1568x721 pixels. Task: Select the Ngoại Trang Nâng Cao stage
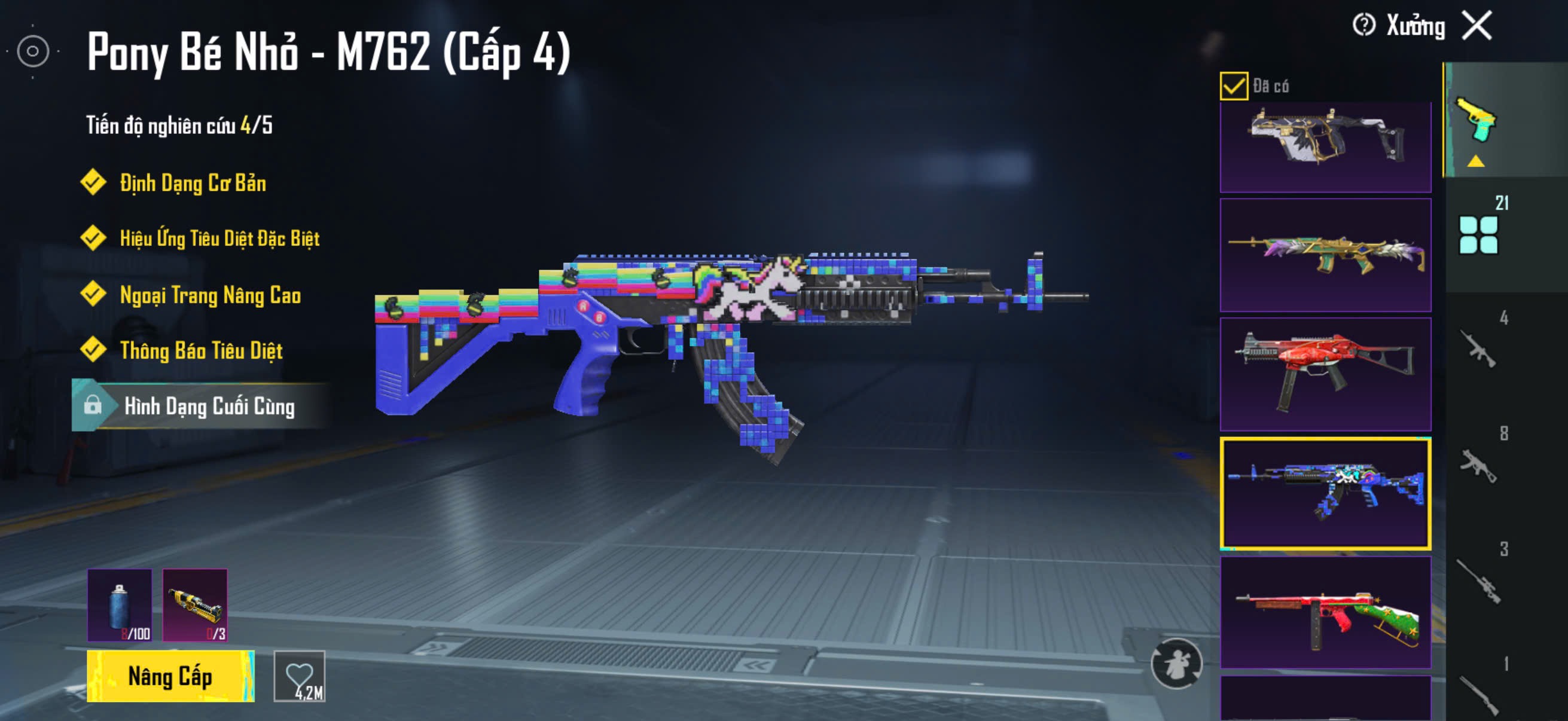[210, 295]
